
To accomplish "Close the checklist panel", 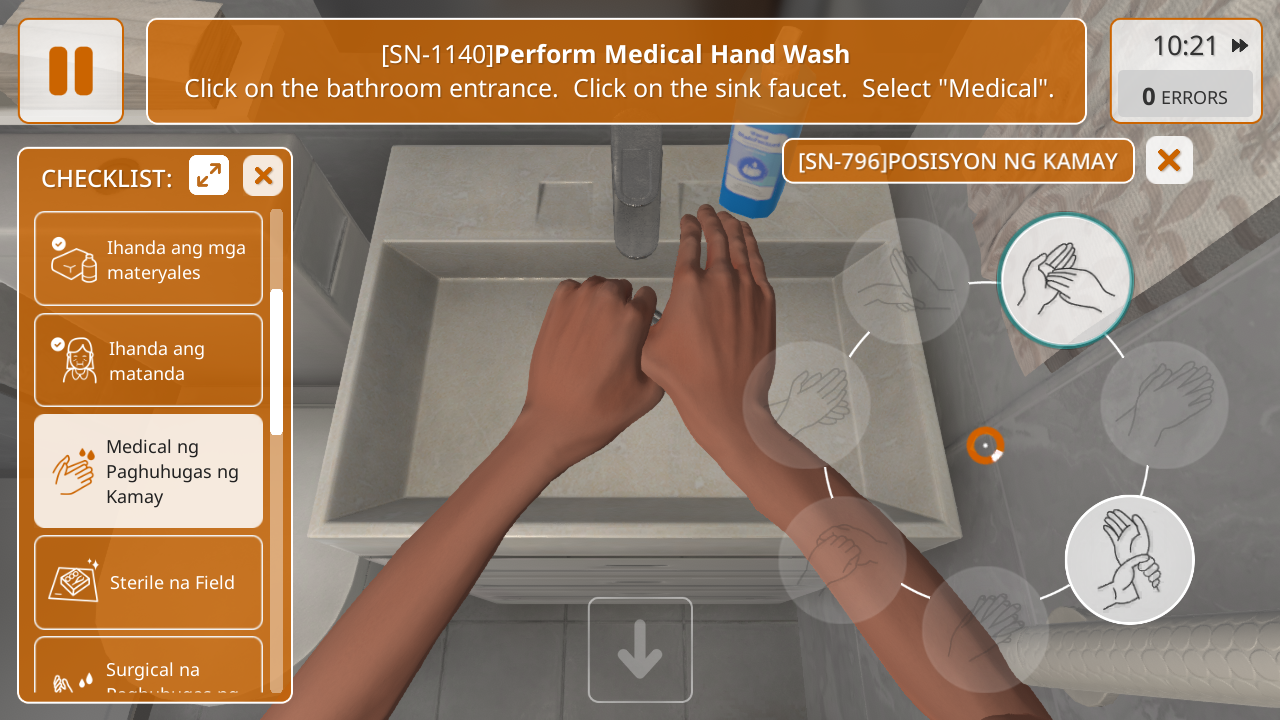I will (263, 176).
